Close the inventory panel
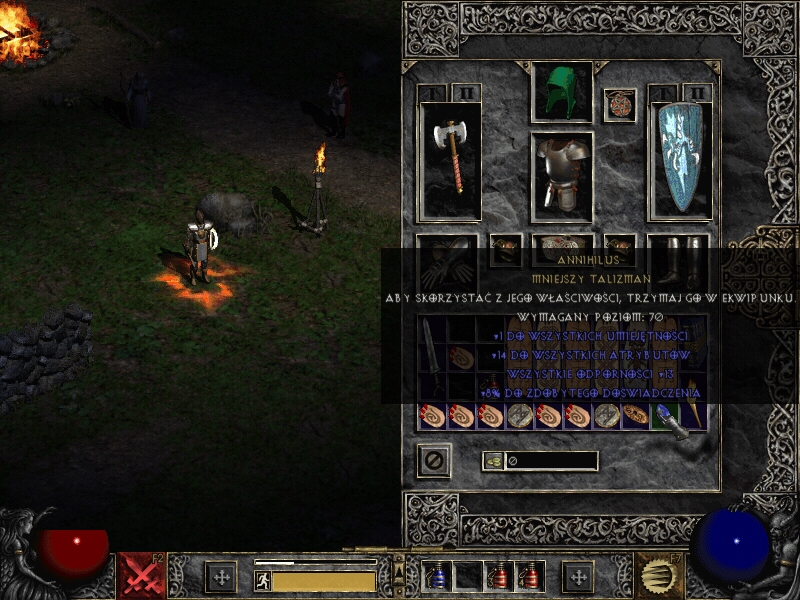 [x=434, y=460]
